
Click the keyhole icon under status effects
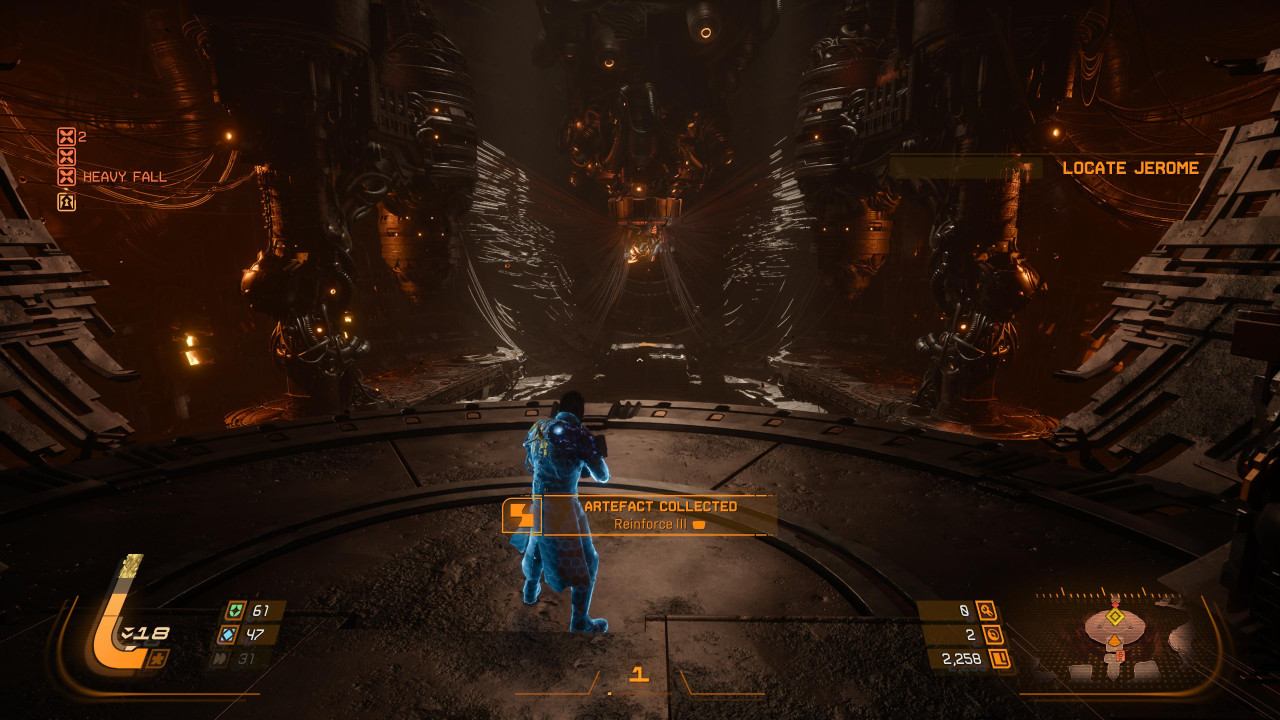(66, 201)
